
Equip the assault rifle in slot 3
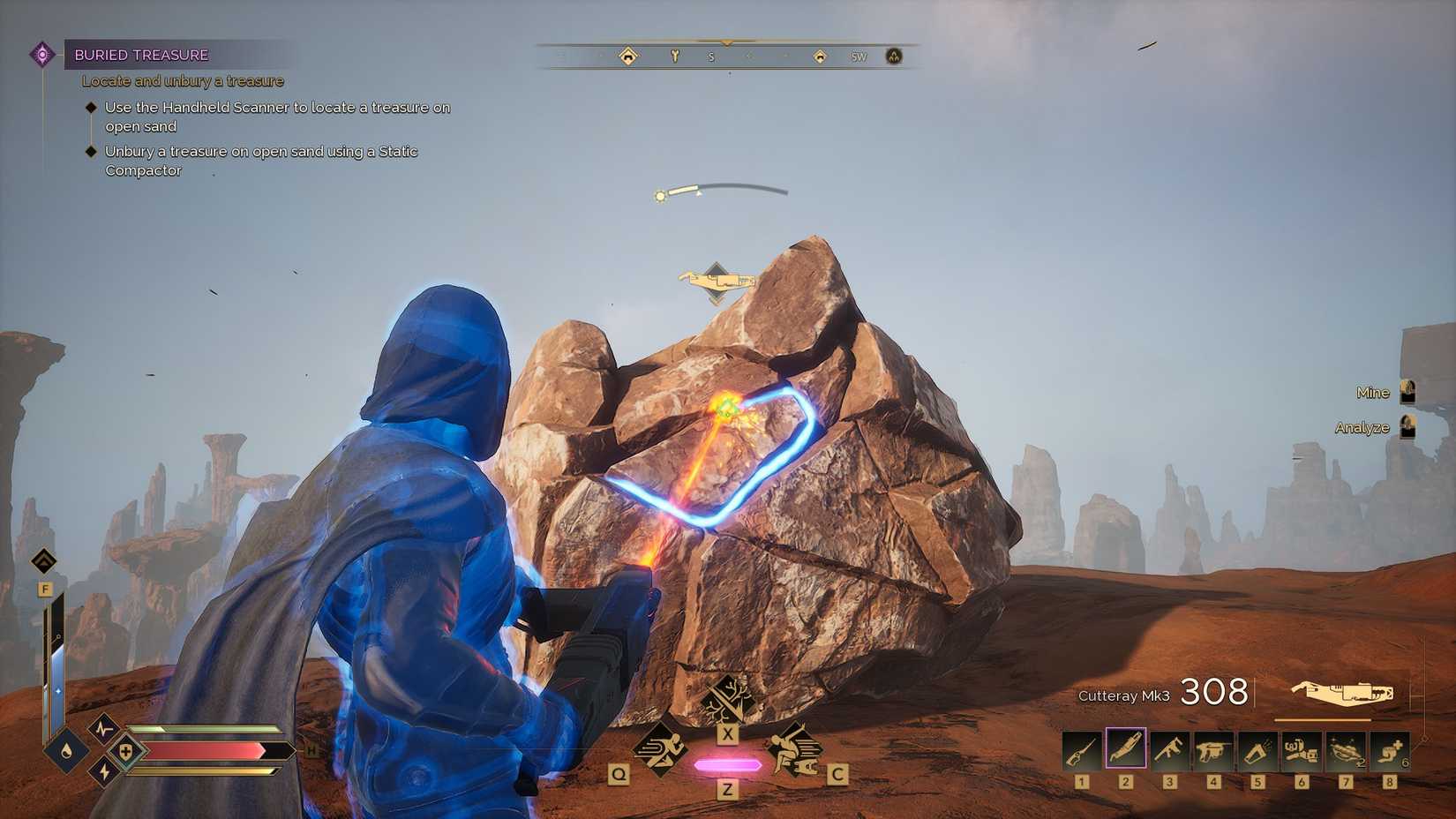coord(1169,748)
